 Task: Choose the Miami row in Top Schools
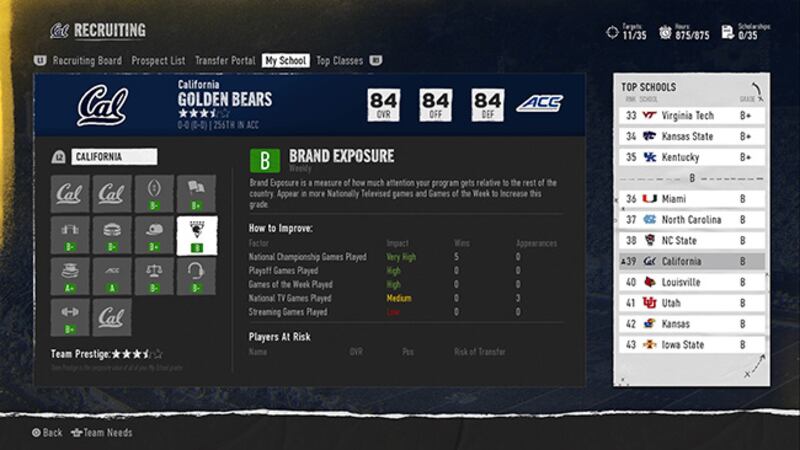(x=690, y=199)
